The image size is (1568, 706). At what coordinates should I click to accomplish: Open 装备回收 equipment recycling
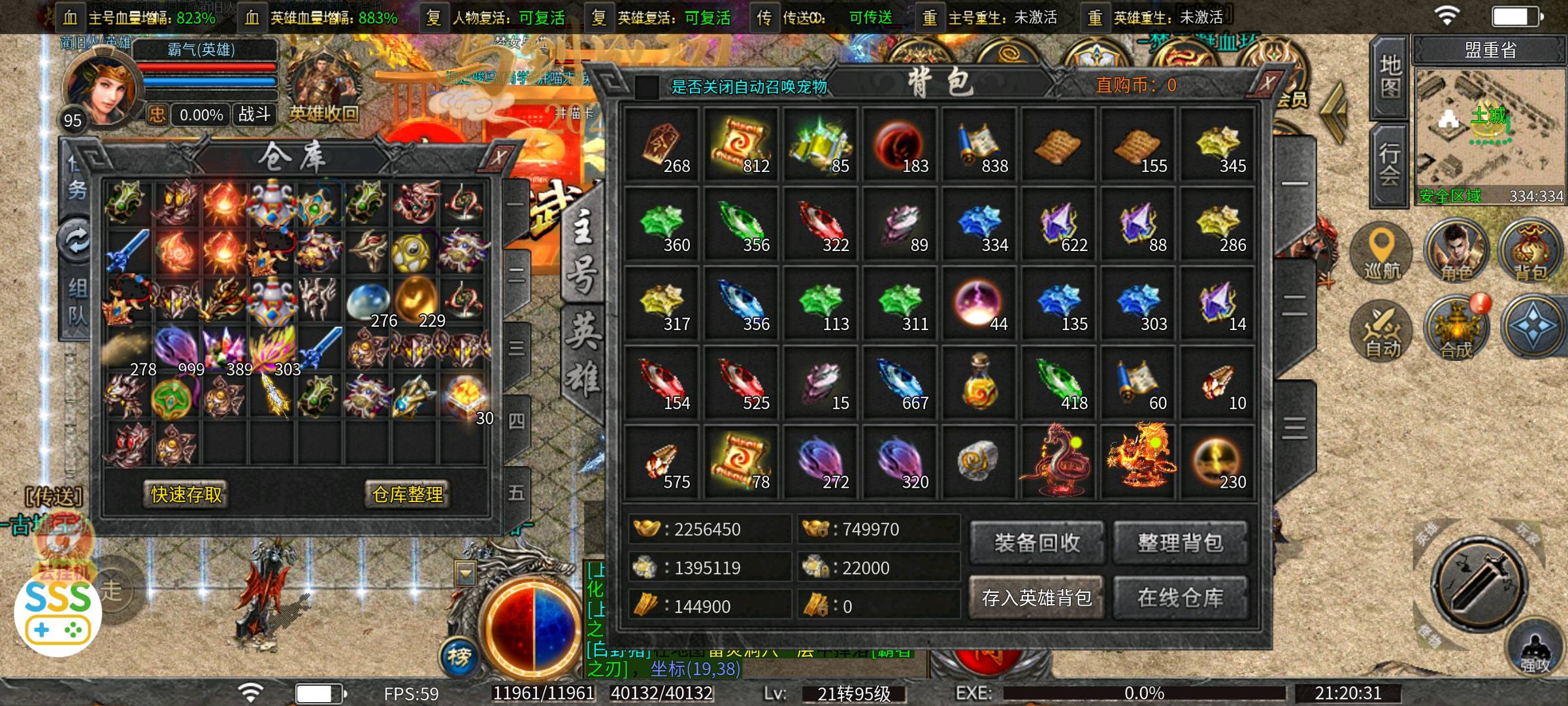pos(1037,543)
